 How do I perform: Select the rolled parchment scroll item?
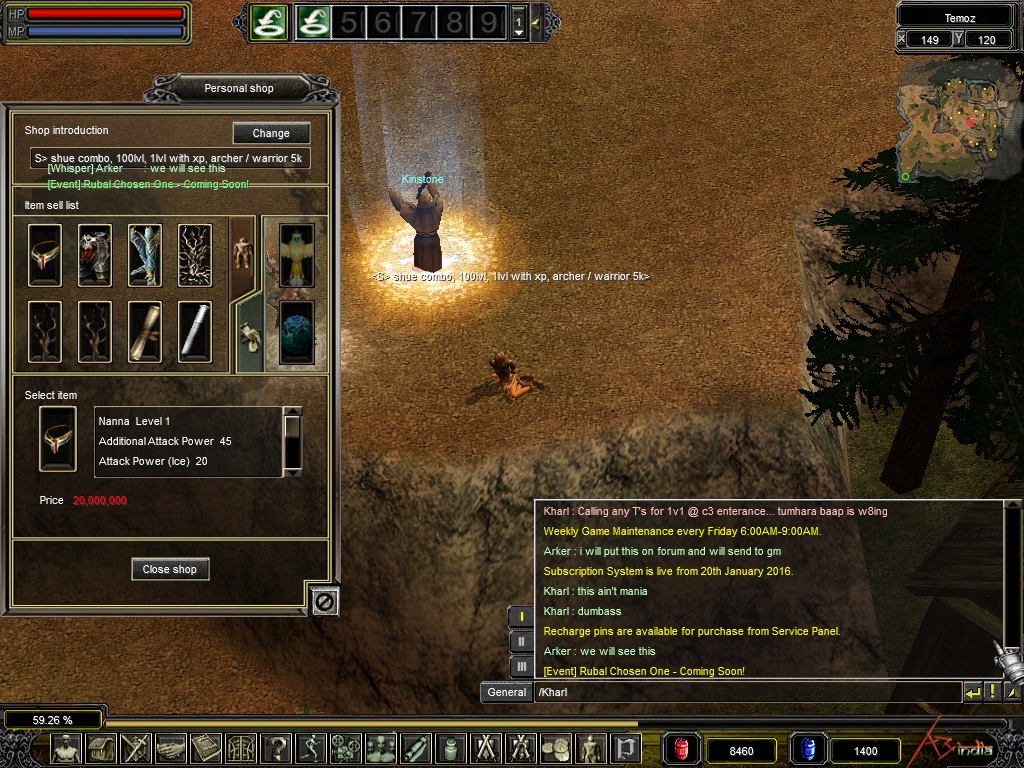click(x=145, y=331)
